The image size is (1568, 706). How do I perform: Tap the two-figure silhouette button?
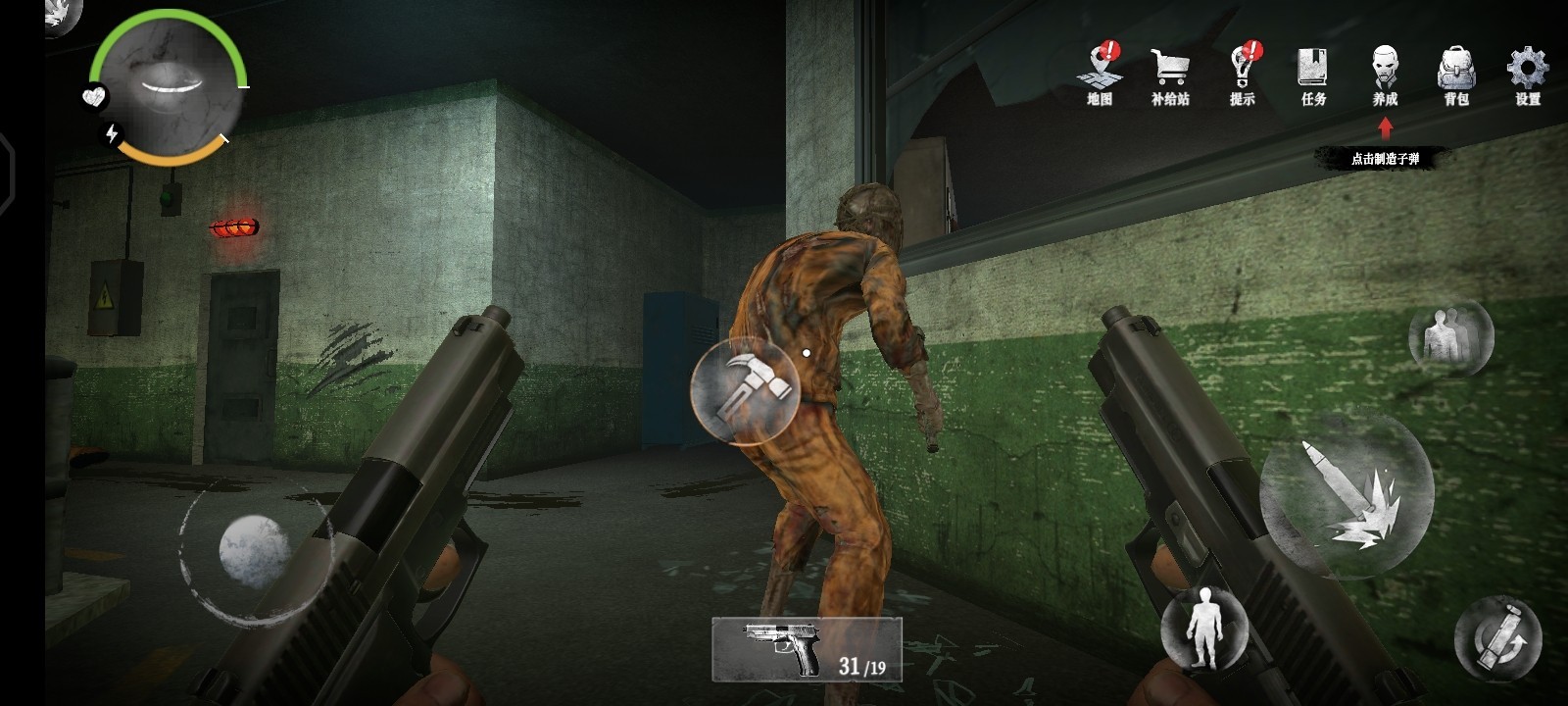(x=1450, y=337)
